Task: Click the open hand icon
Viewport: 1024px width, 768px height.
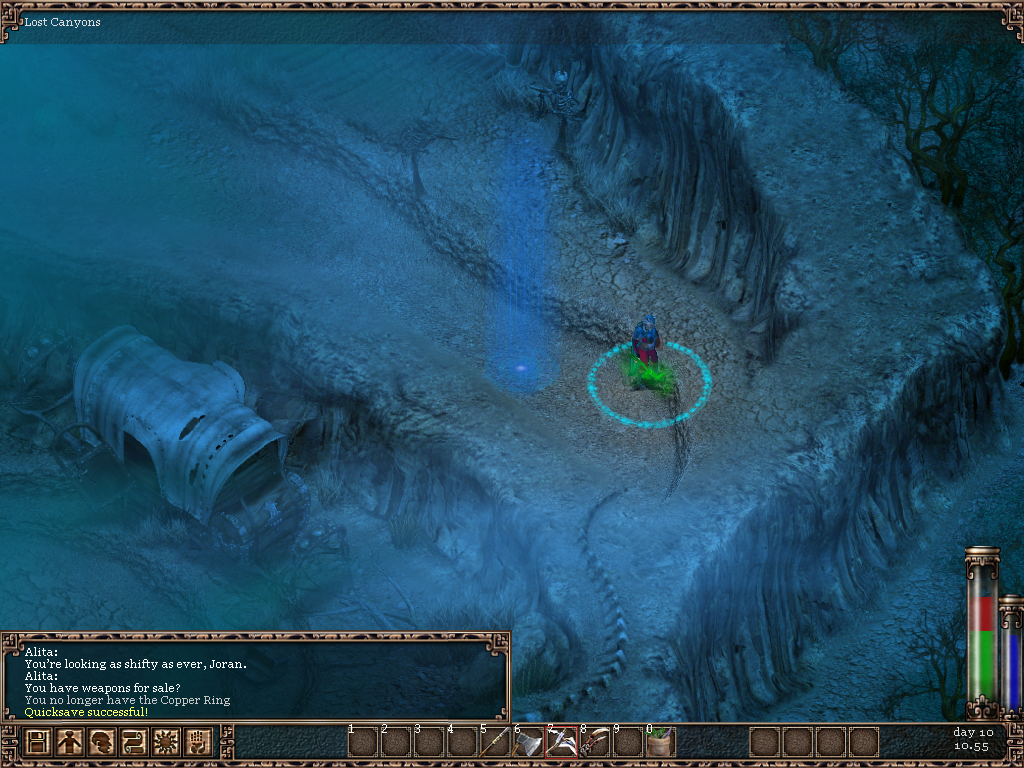Action: 198,743
